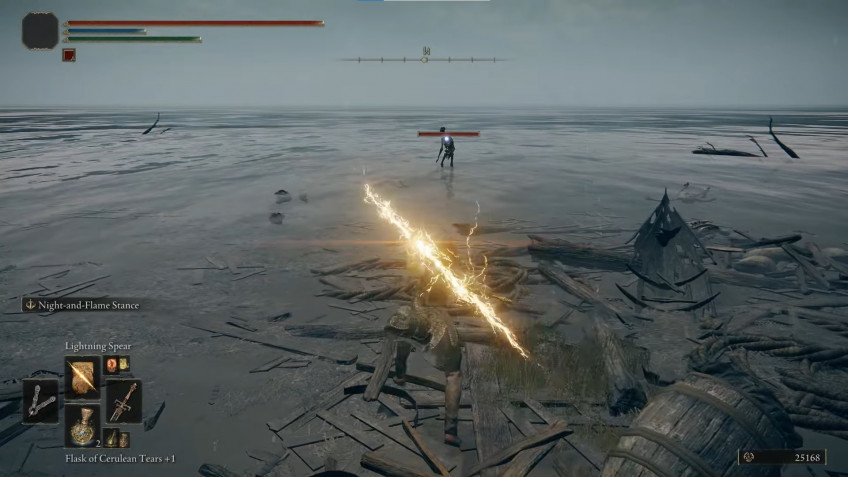Click the red status buff icon
Screen dimensions: 848x477
tap(69, 55)
